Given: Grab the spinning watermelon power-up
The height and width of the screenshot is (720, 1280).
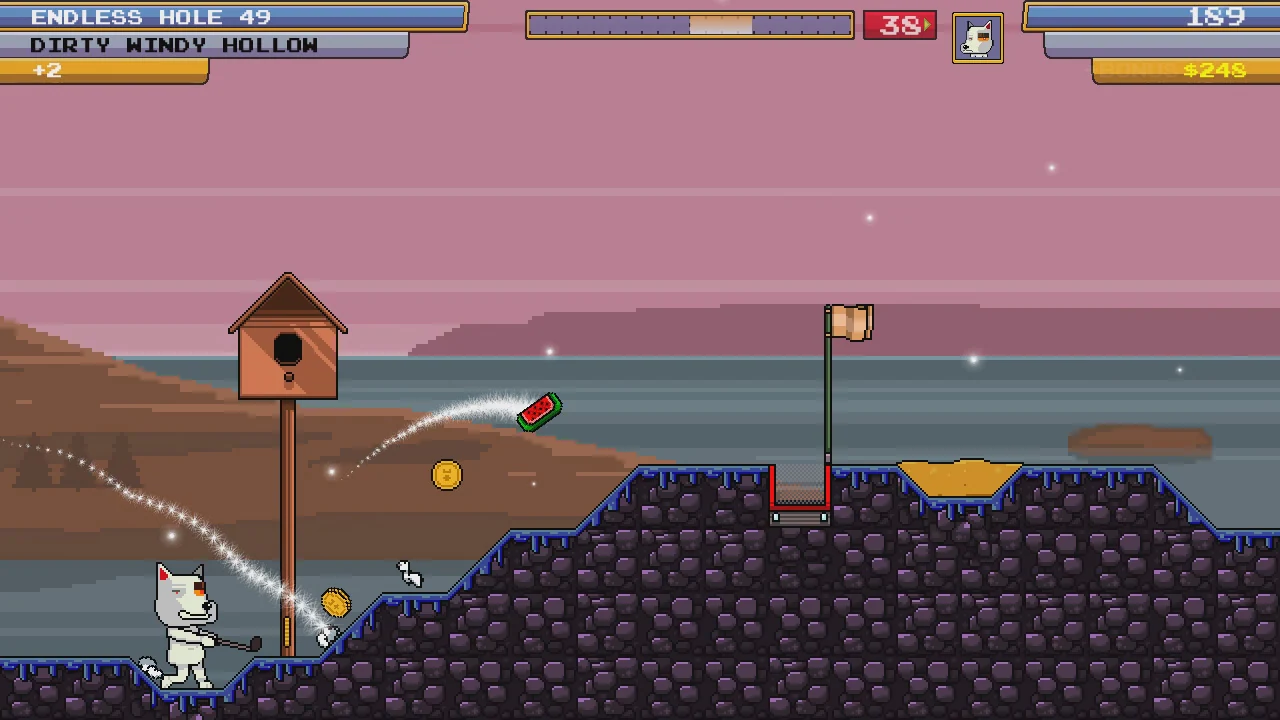Looking at the screenshot, I should coord(539,412).
